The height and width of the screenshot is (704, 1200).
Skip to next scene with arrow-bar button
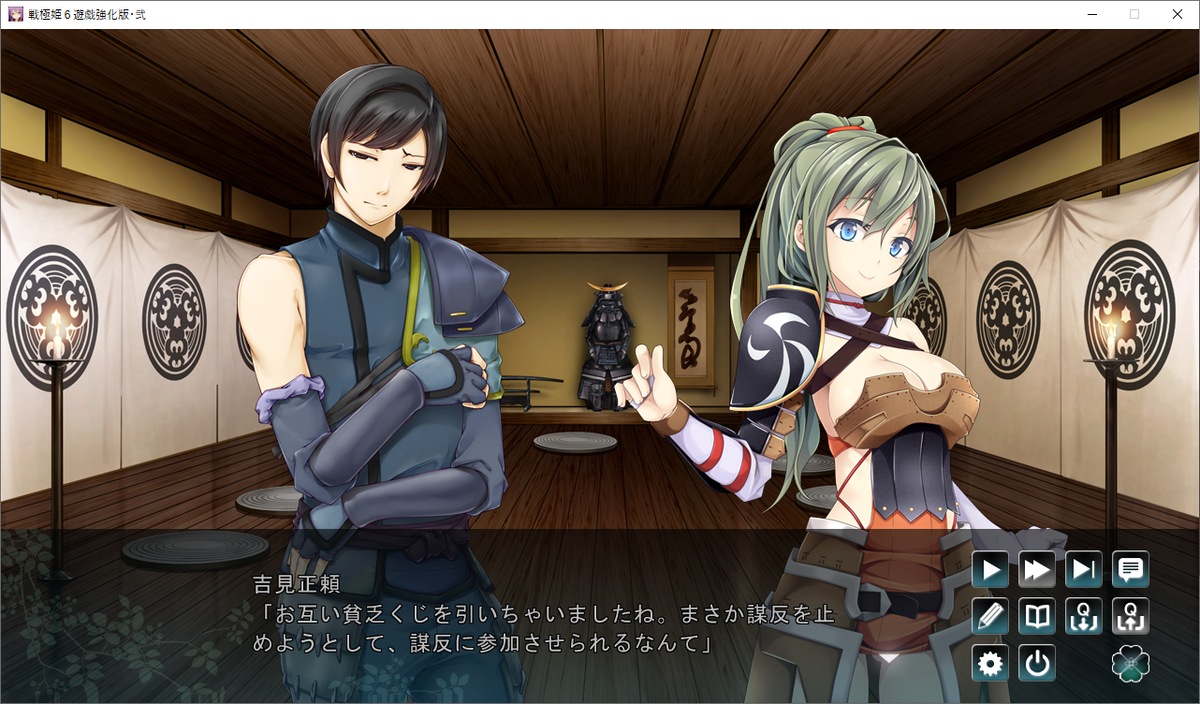[1084, 570]
